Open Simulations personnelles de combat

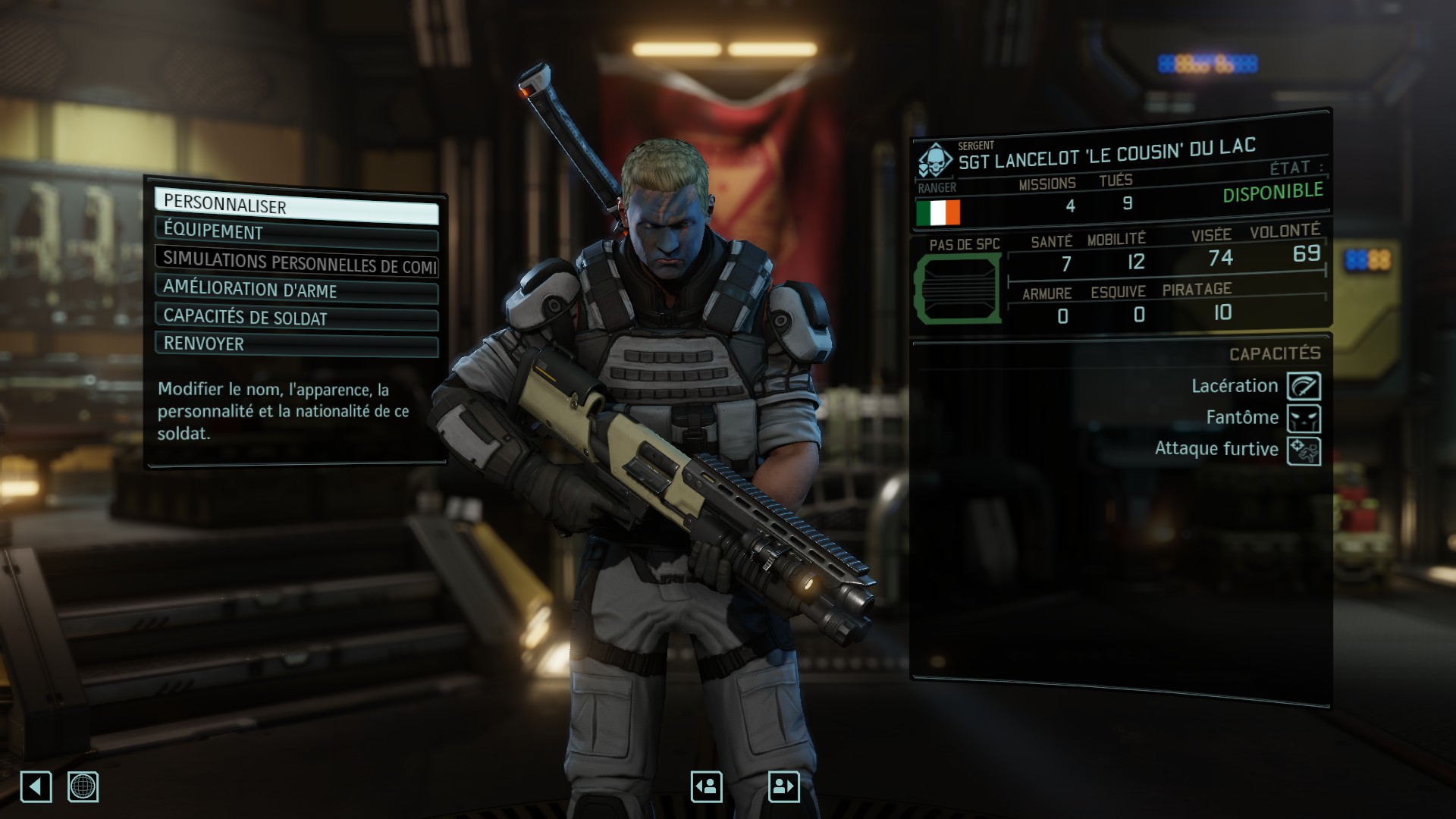[x=297, y=262]
